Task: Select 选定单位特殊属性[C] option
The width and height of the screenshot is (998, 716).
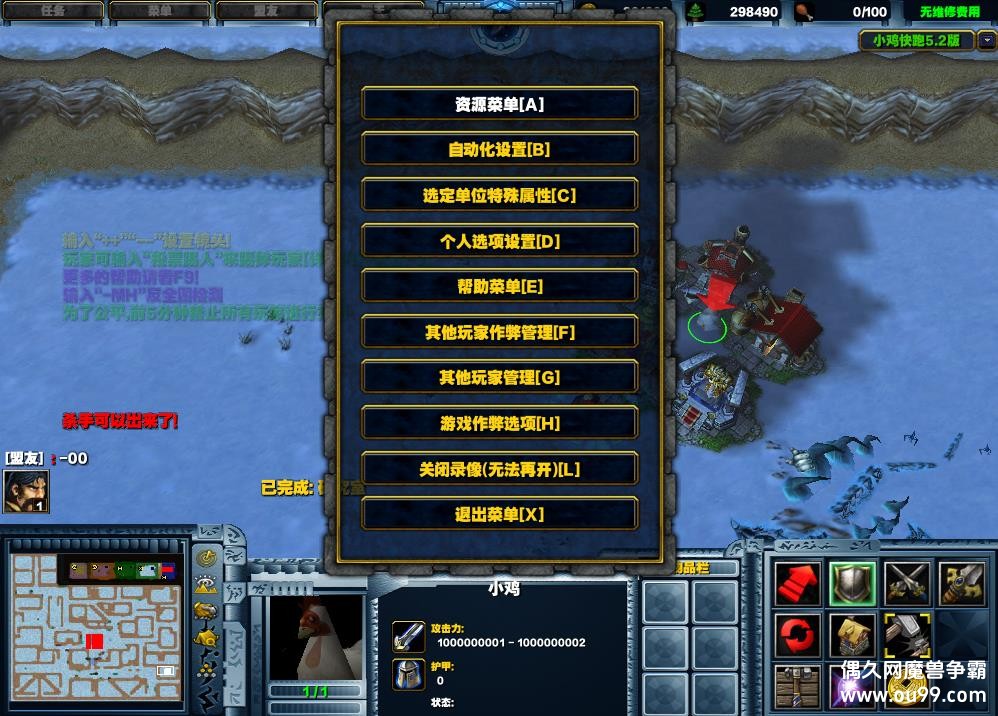Action: coord(499,196)
